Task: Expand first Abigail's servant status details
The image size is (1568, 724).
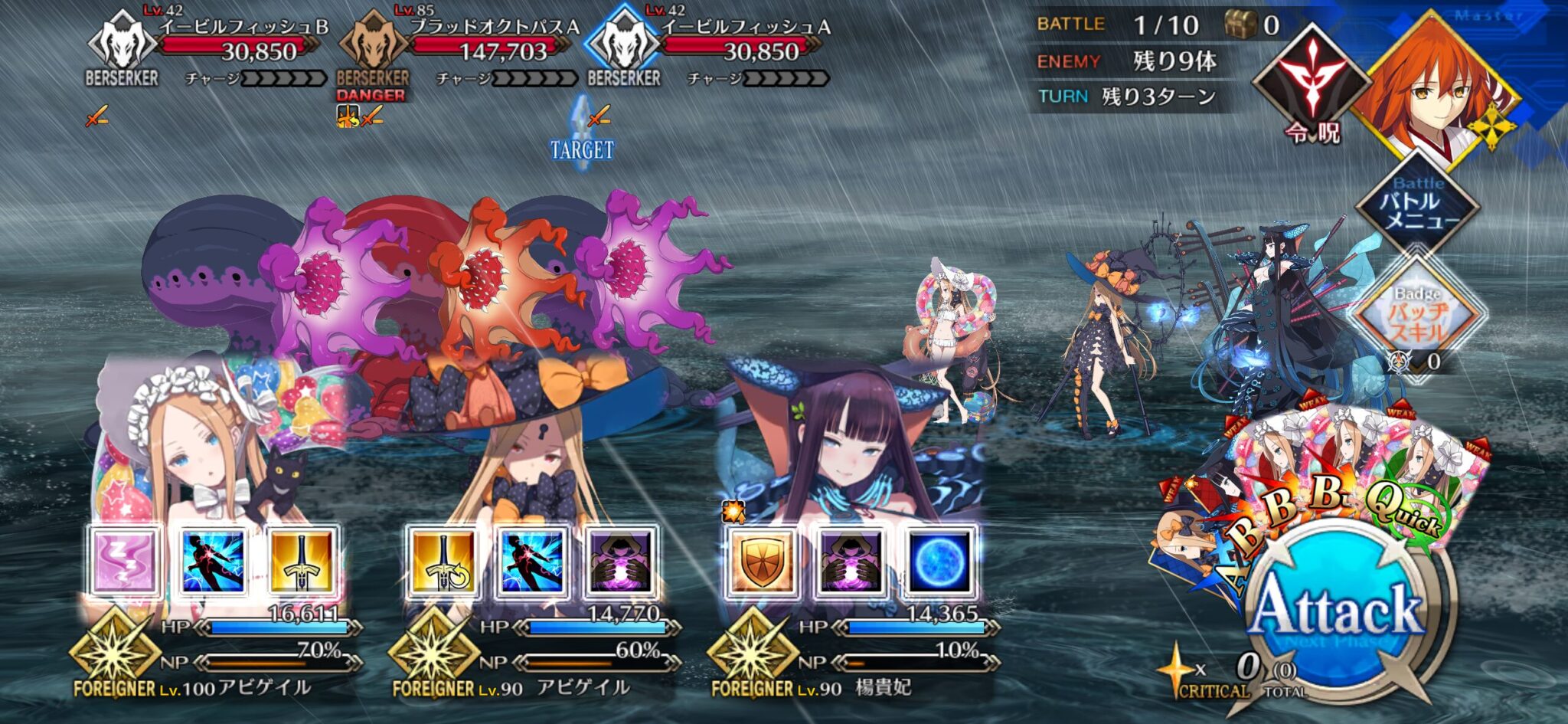Action: (115, 655)
